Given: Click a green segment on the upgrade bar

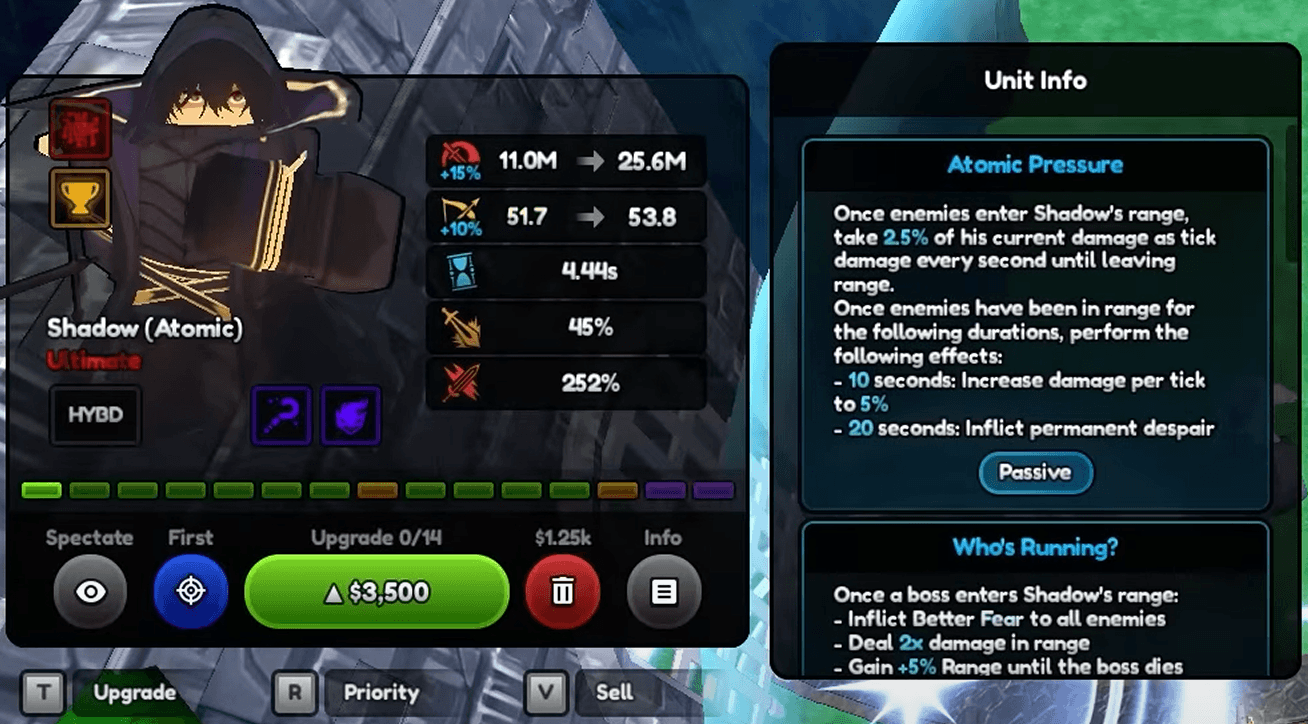Looking at the screenshot, I should coord(40,490).
